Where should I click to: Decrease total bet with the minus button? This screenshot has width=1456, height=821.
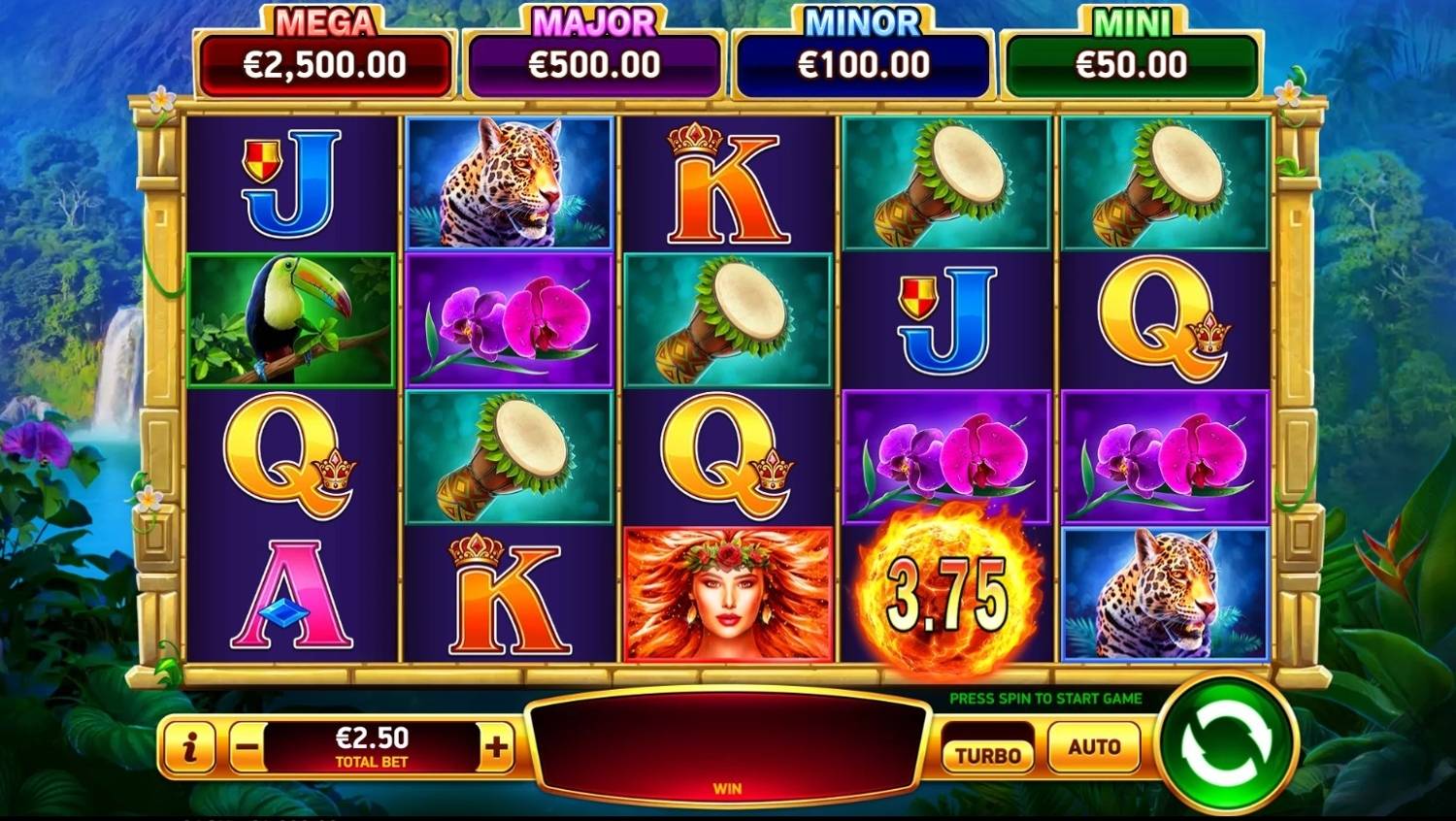click(x=248, y=747)
